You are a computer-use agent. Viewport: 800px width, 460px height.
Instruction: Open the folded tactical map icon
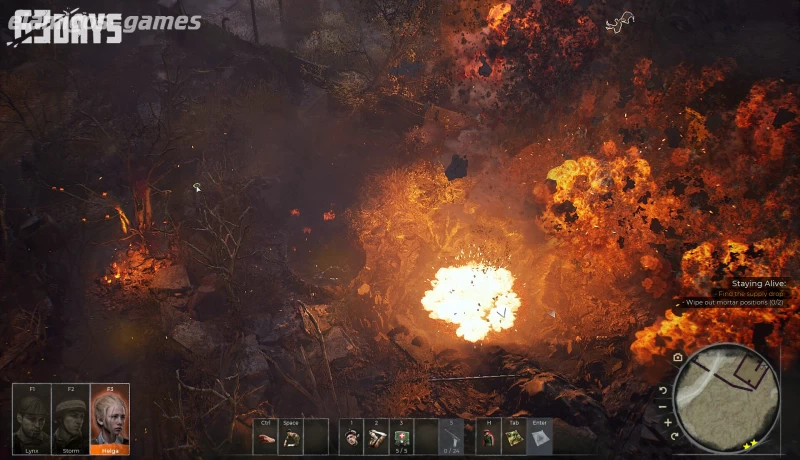pos(514,438)
